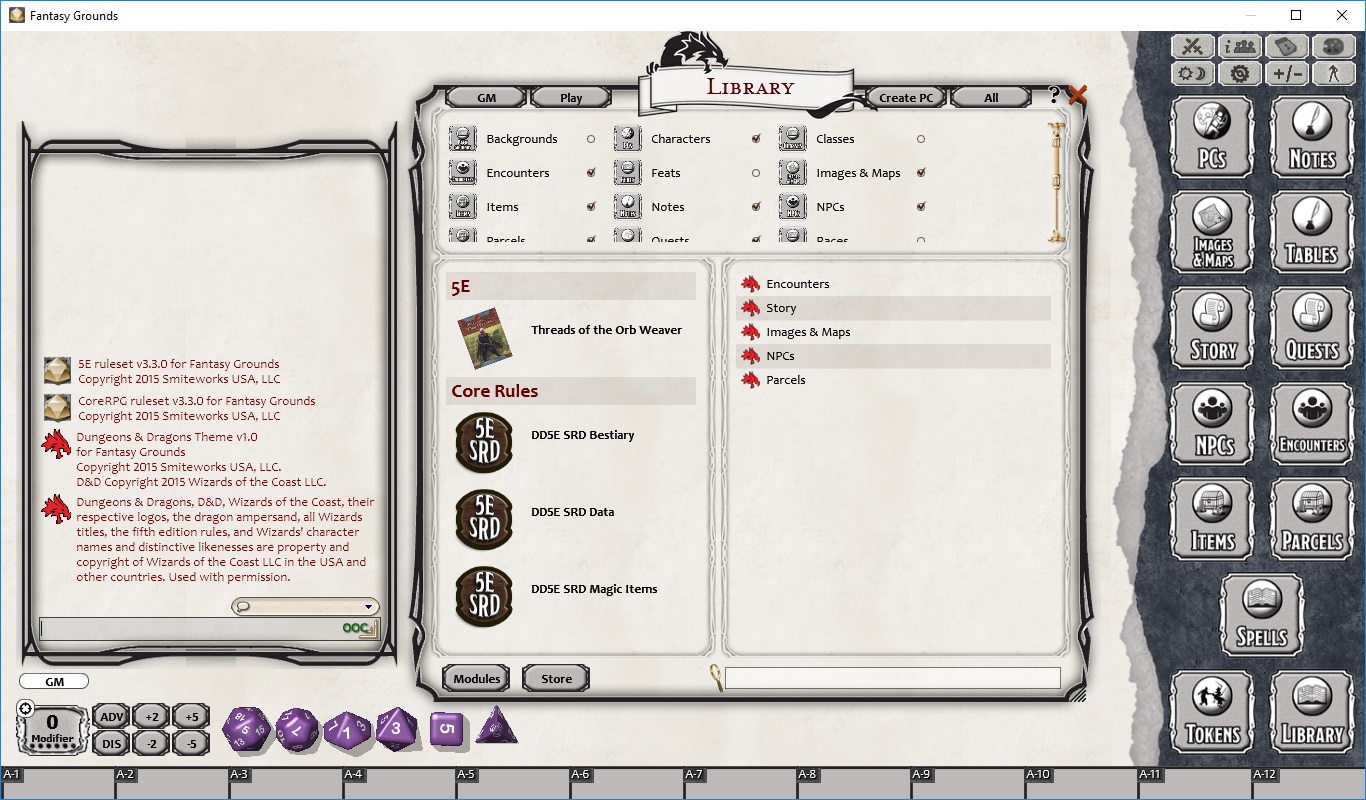Open the Combat Tracker with the crossed swords icon
The width and height of the screenshot is (1366, 800).
click(x=1192, y=46)
